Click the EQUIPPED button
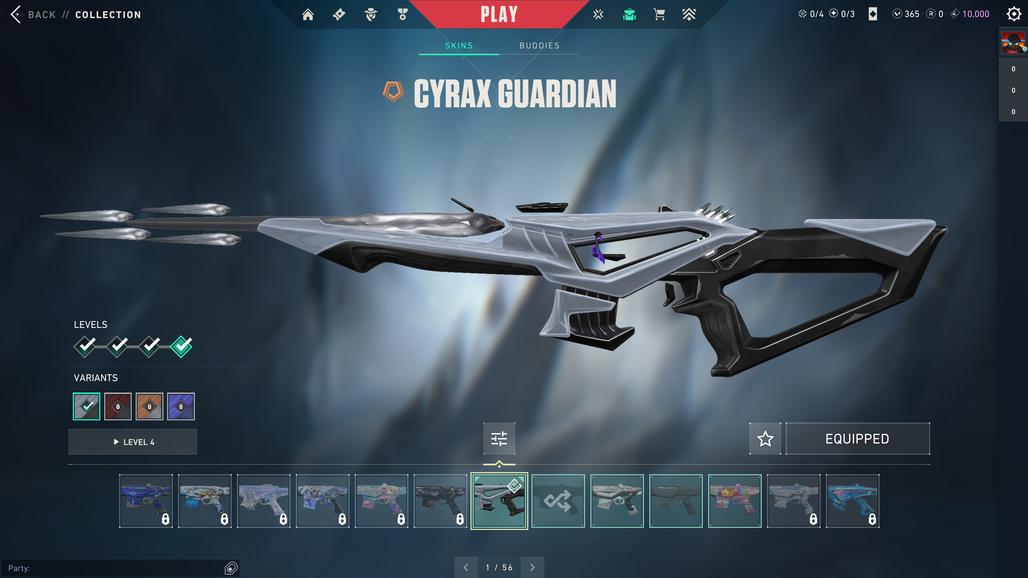 [857, 439]
